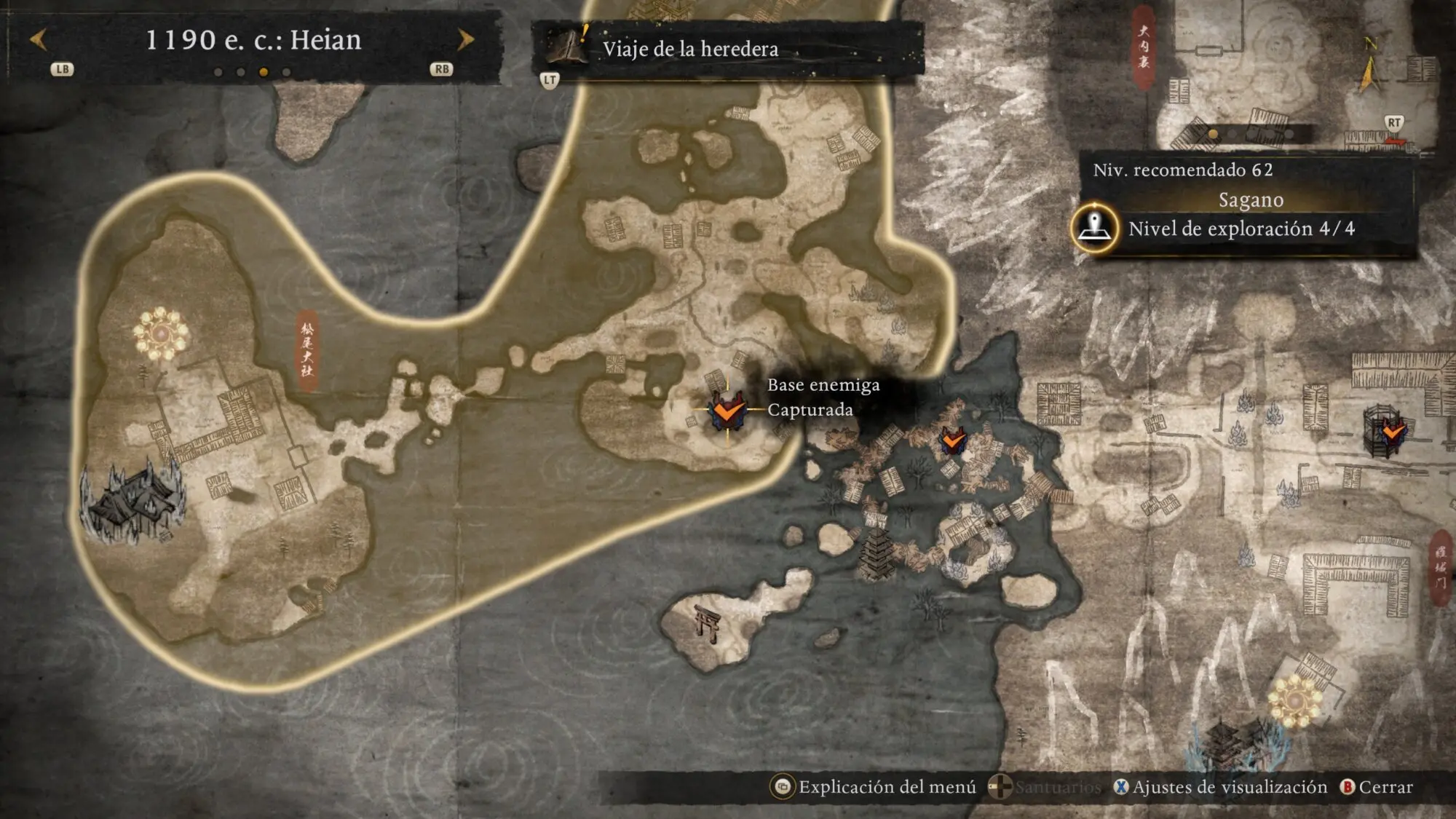Advance to the next era with the right arrow
This screenshot has height=819, width=1456.
click(465, 39)
